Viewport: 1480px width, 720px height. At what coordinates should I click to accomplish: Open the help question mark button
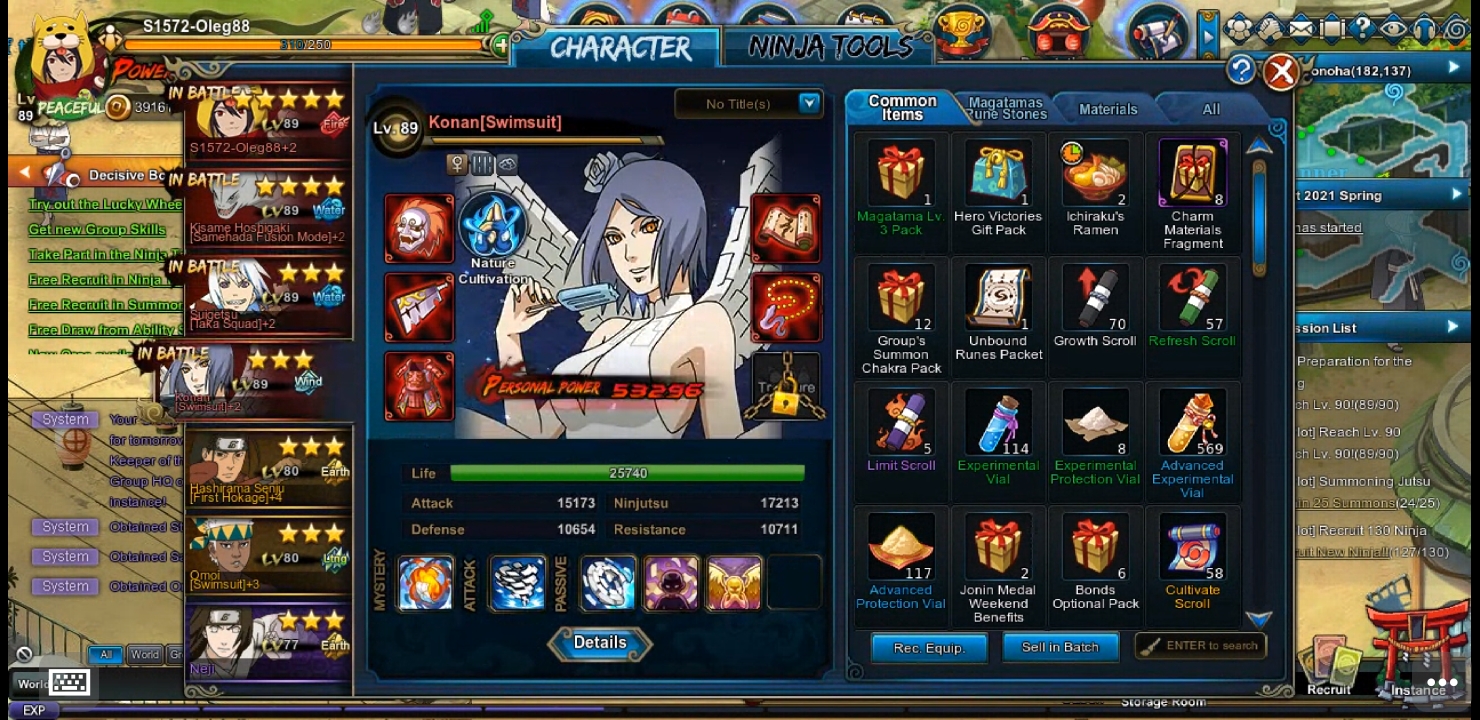(1240, 70)
